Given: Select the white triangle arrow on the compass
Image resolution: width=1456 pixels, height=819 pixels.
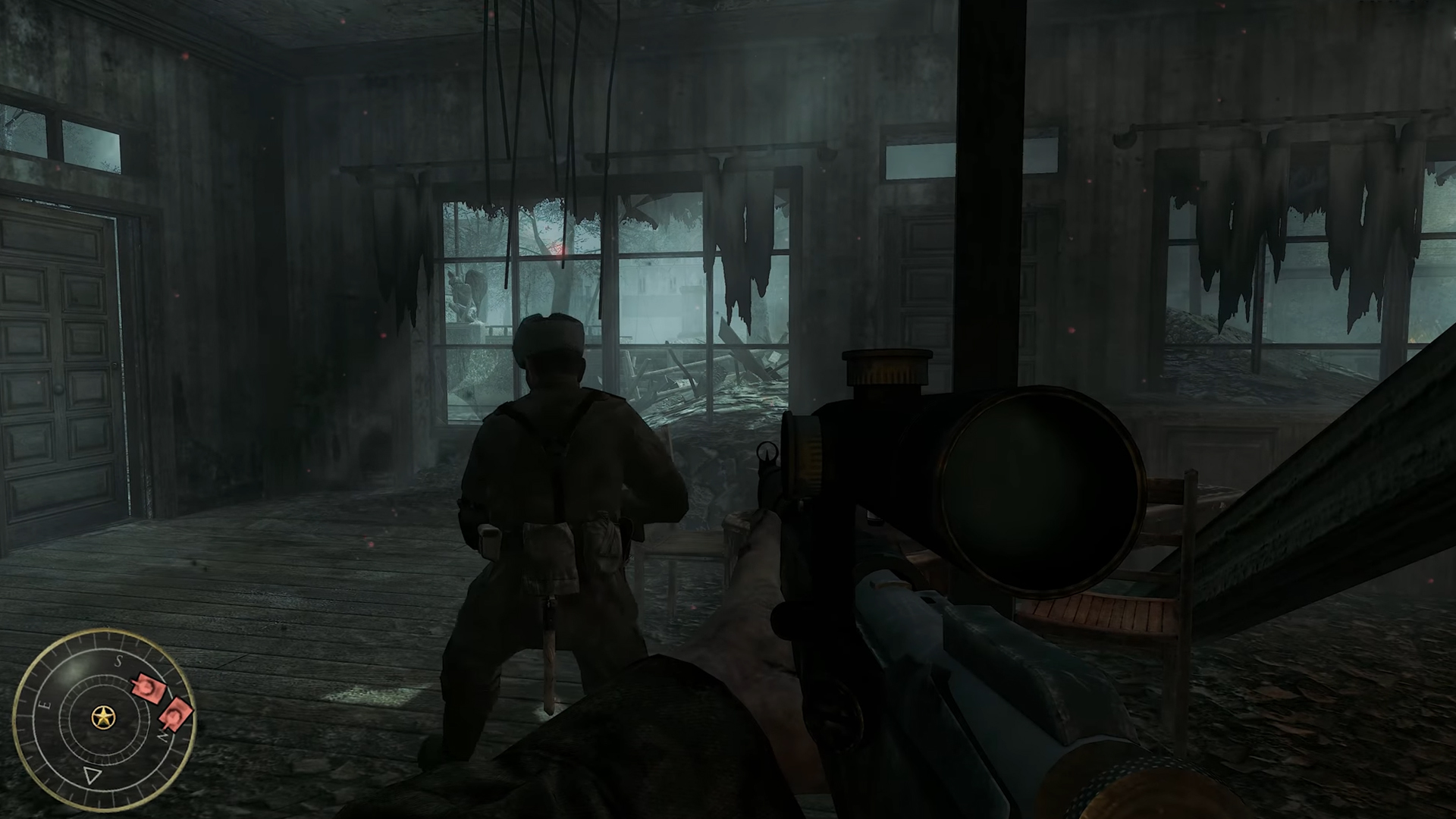Looking at the screenshot, I should [x=92, y=775].
